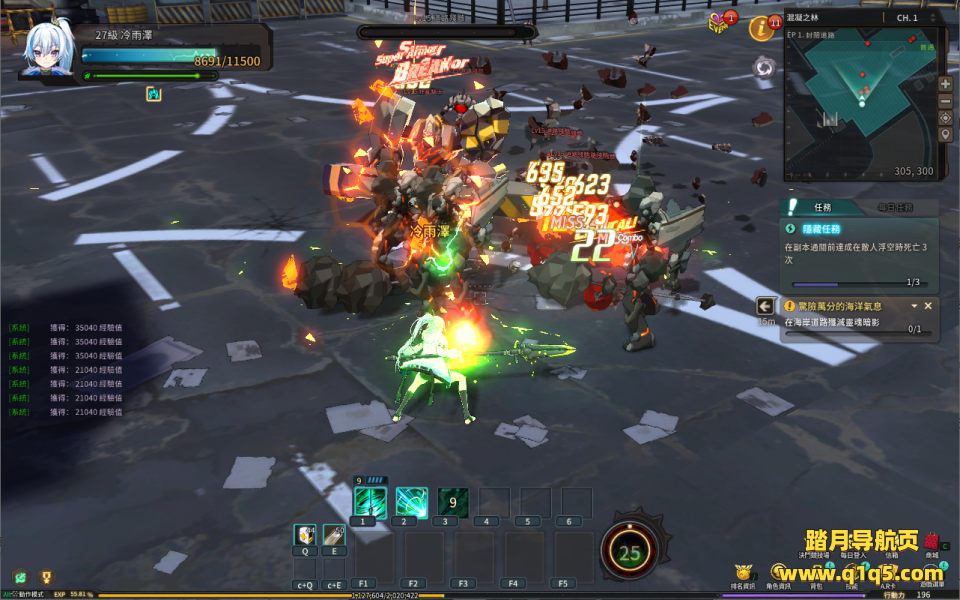This screenshot has width=960, height=600.
Task: Open the Event gift icon
Action: pyautogui.click(x=720, y=23)
